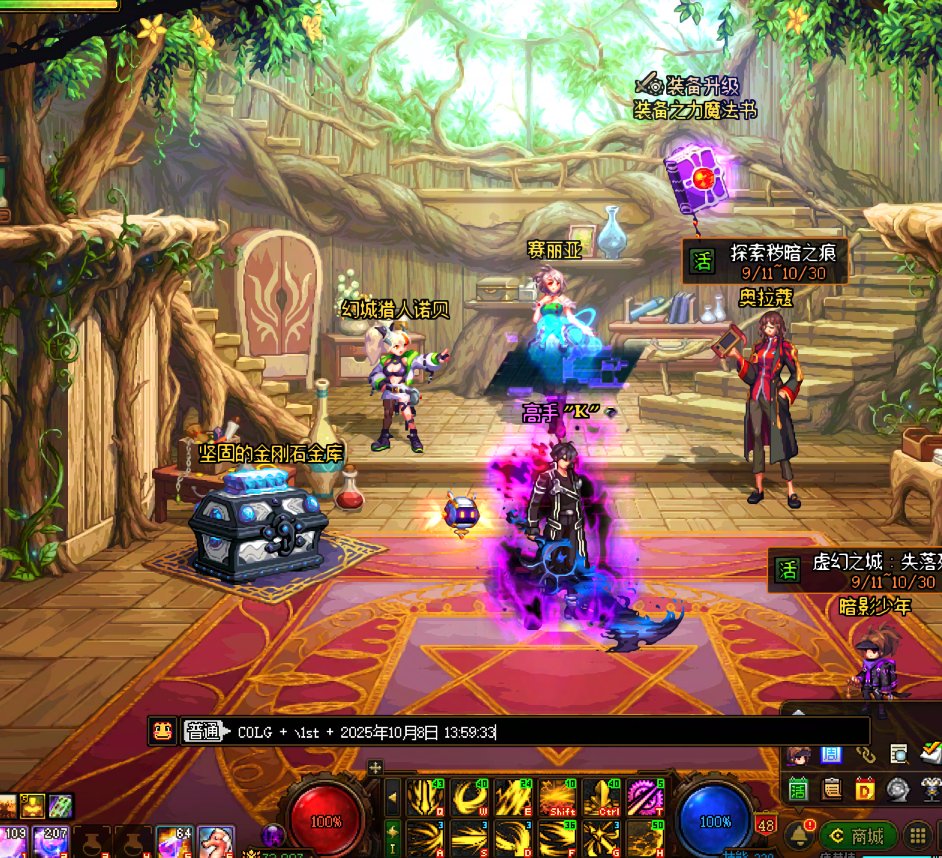Select the 普通 chat channel selector
This screenshot has width=942, height=858.
tap(202, 731)
